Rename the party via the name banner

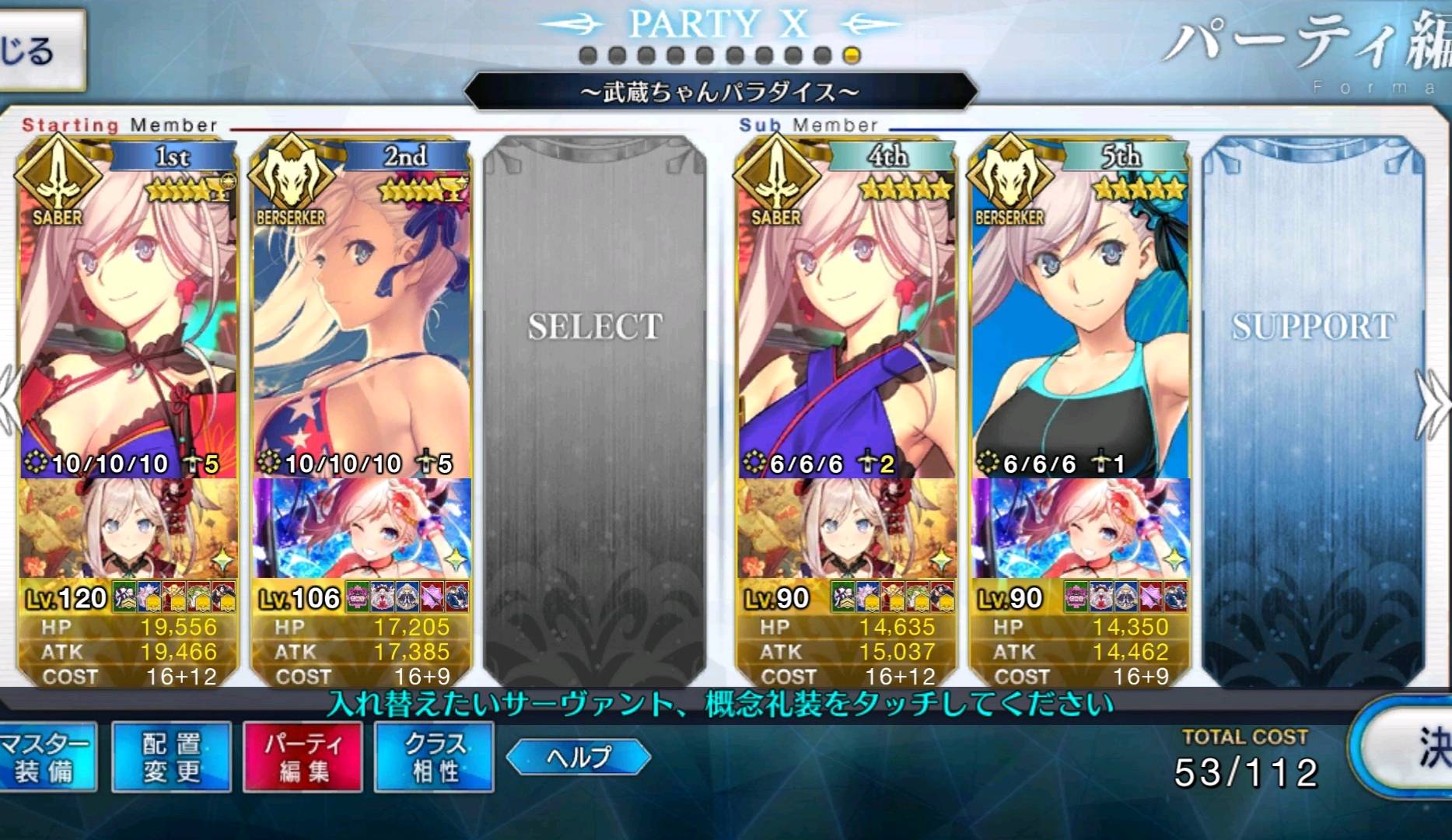pyautogui.click(x=719, y=93)
